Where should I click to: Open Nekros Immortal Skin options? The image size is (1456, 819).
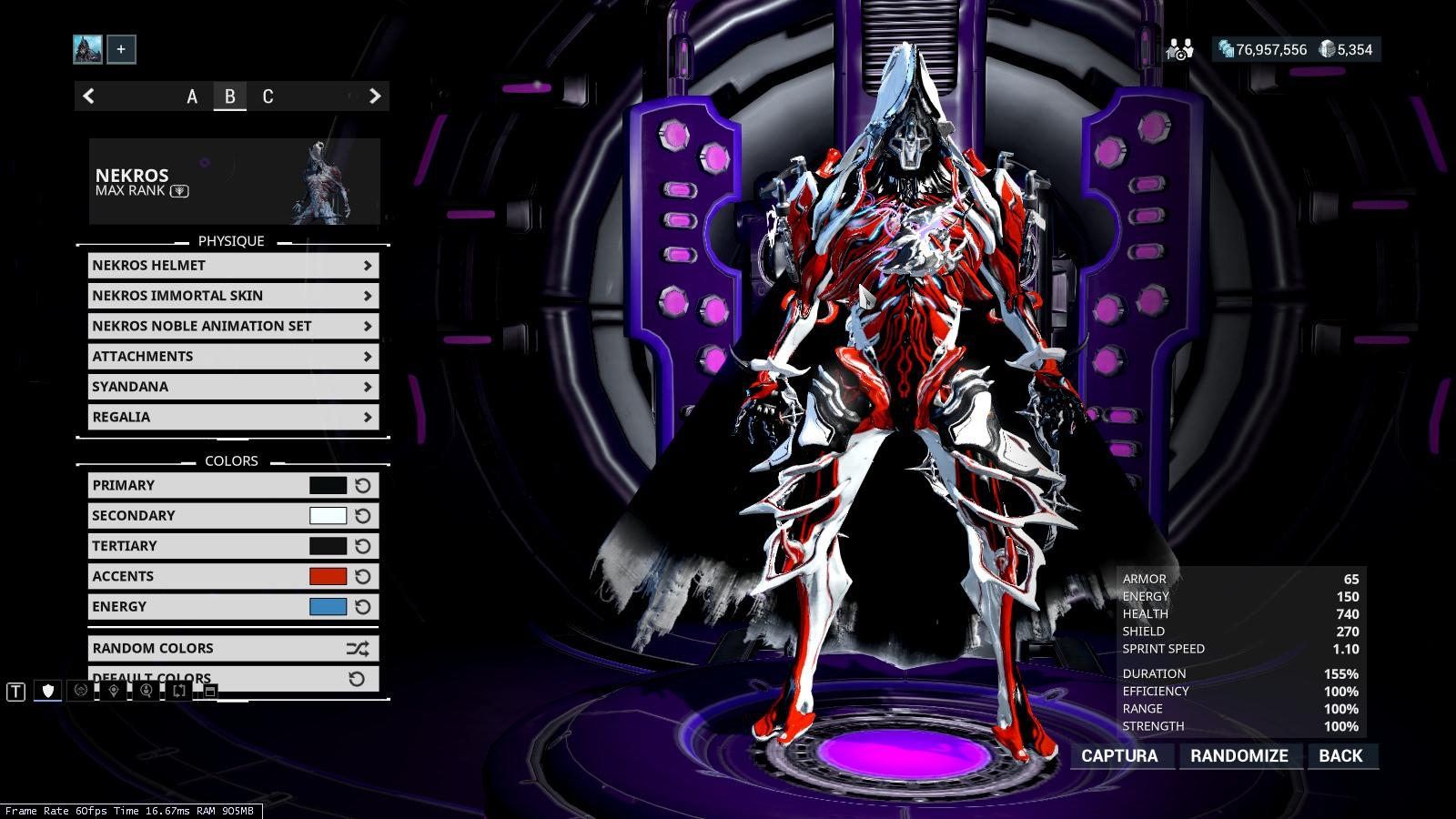(233, 296)
